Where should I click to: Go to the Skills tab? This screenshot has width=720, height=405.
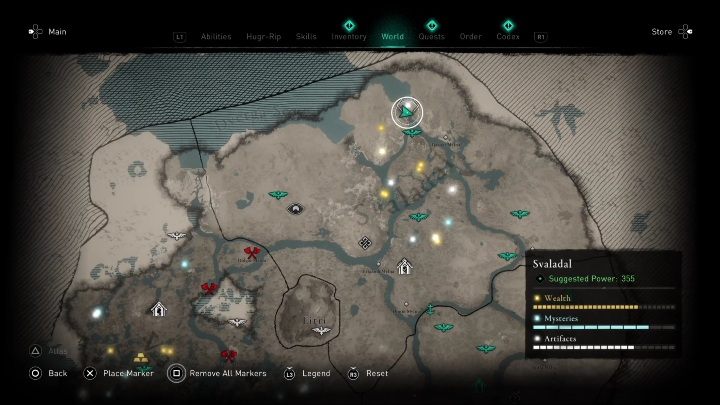pyautogui.click(x=306, y=37)
